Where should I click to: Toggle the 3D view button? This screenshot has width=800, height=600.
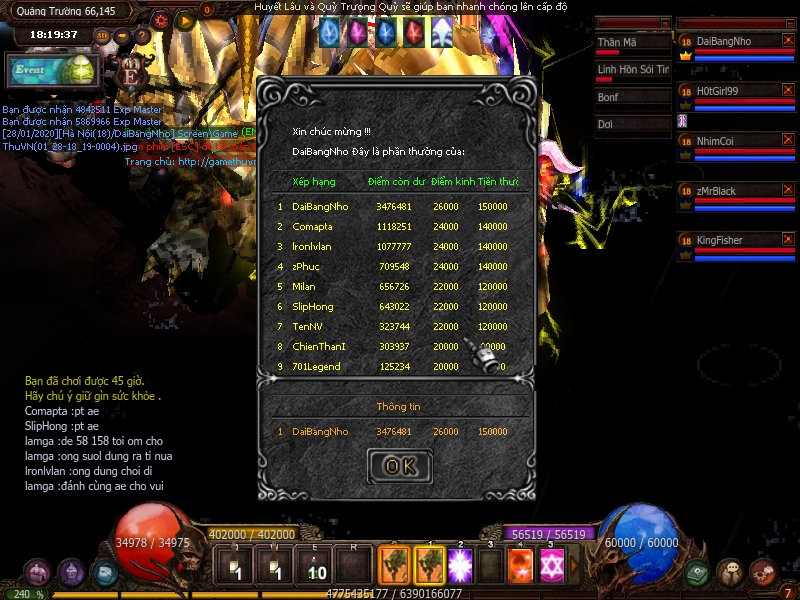[x=103, y=36]
